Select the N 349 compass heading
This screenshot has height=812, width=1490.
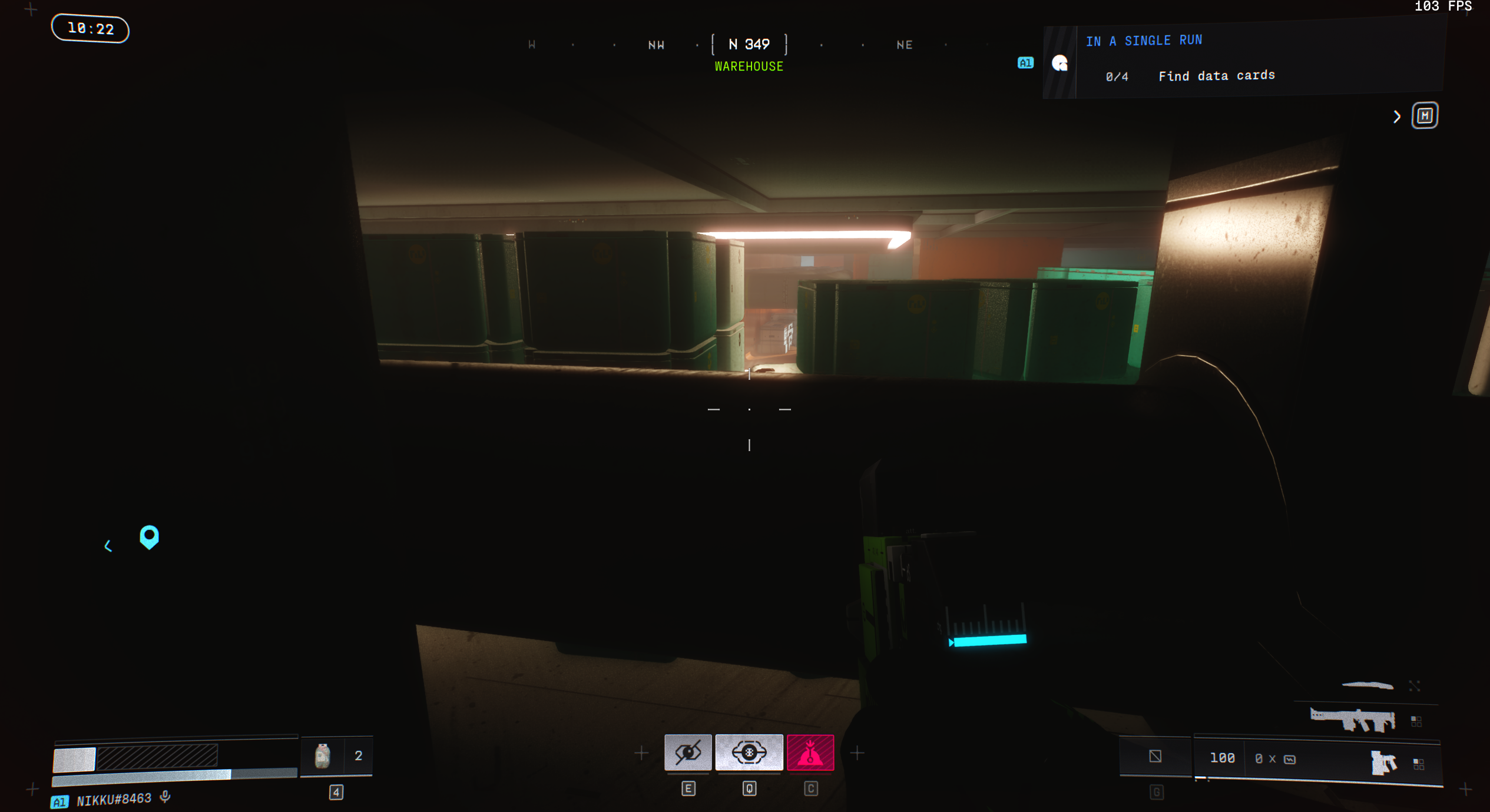(x=749, y=45)
